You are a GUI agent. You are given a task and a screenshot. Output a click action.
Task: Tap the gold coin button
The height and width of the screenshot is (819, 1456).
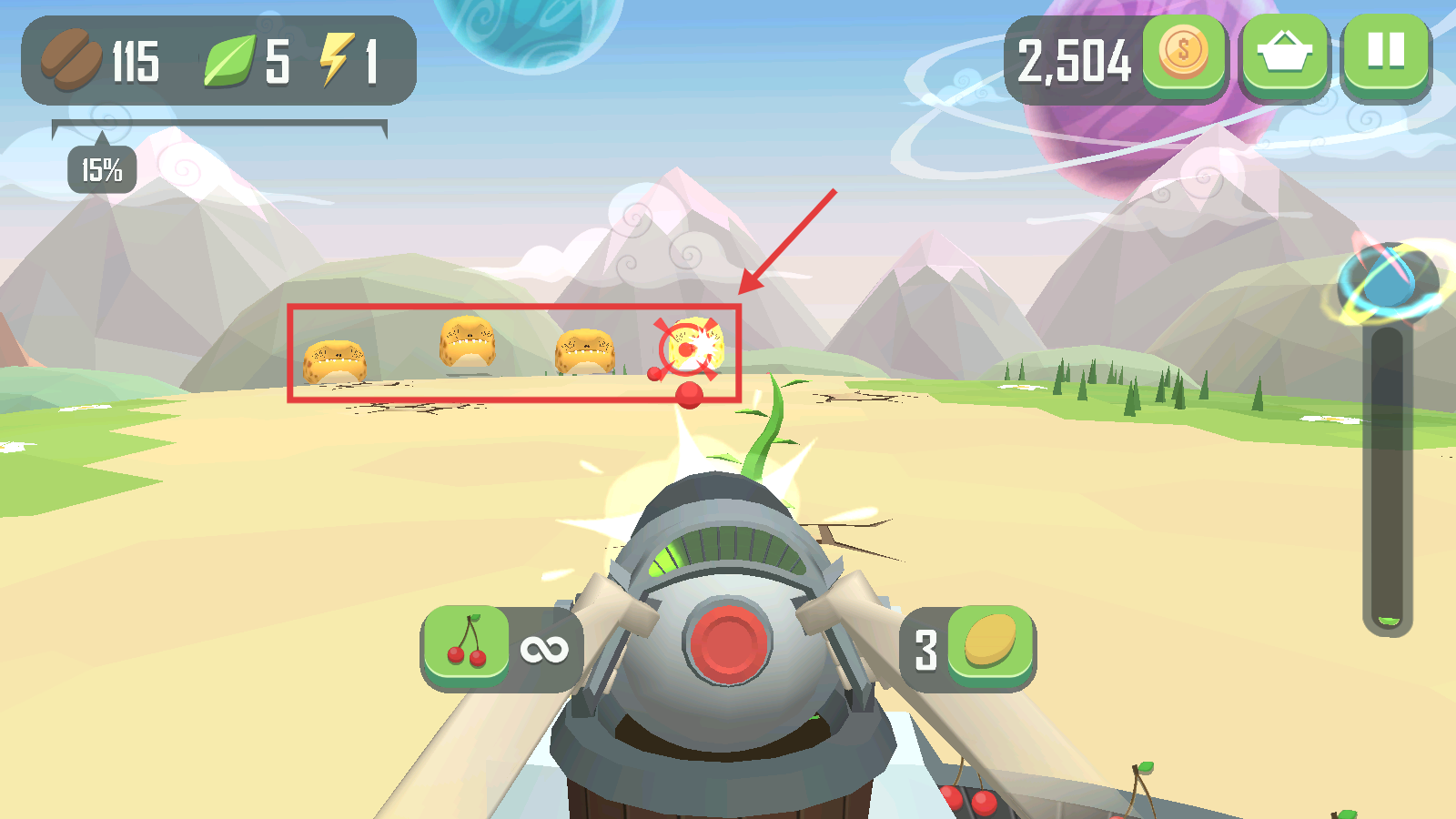pyautogui.click(x=1183, y=53)
